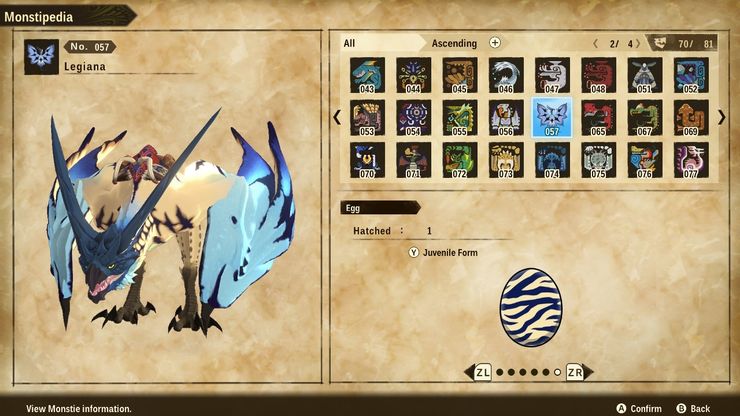Screen dimensions: 740x416
Task: Pick monster entry No. 052
Action: (690, 75)
